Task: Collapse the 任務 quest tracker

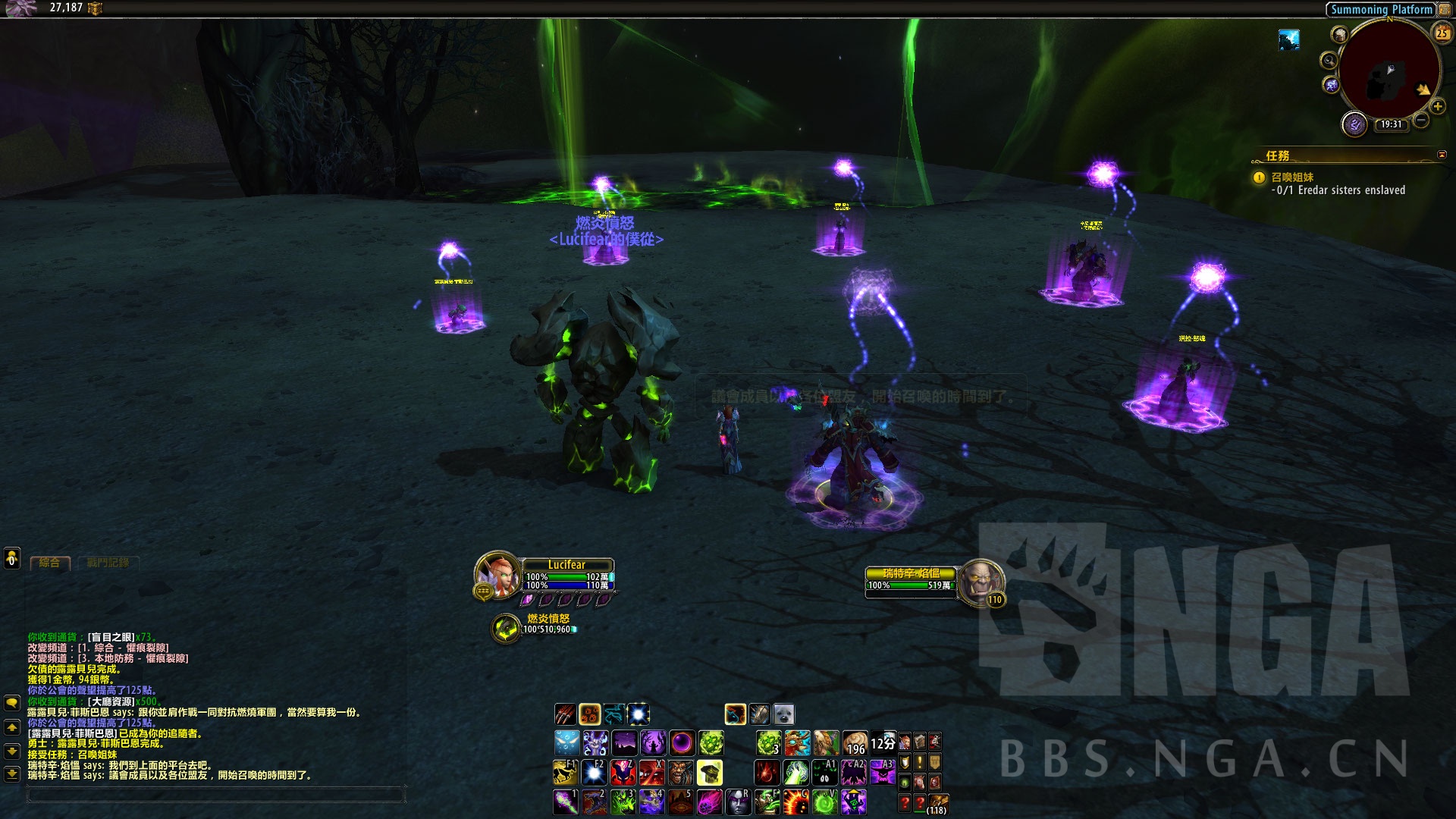Action: coord(1442,155)
